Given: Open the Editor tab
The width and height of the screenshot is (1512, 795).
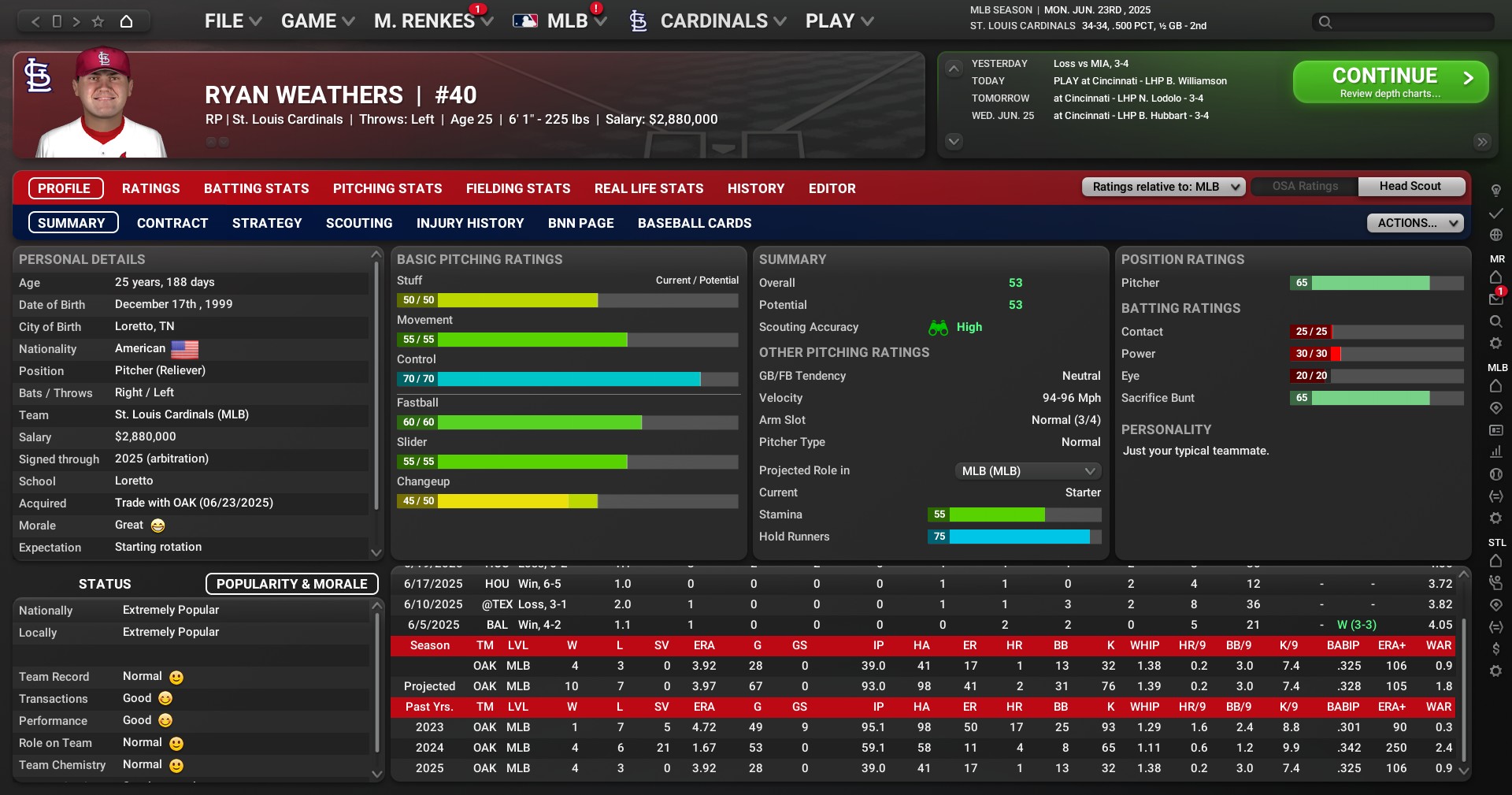Looking at the screenshot, I should [832, 188].
